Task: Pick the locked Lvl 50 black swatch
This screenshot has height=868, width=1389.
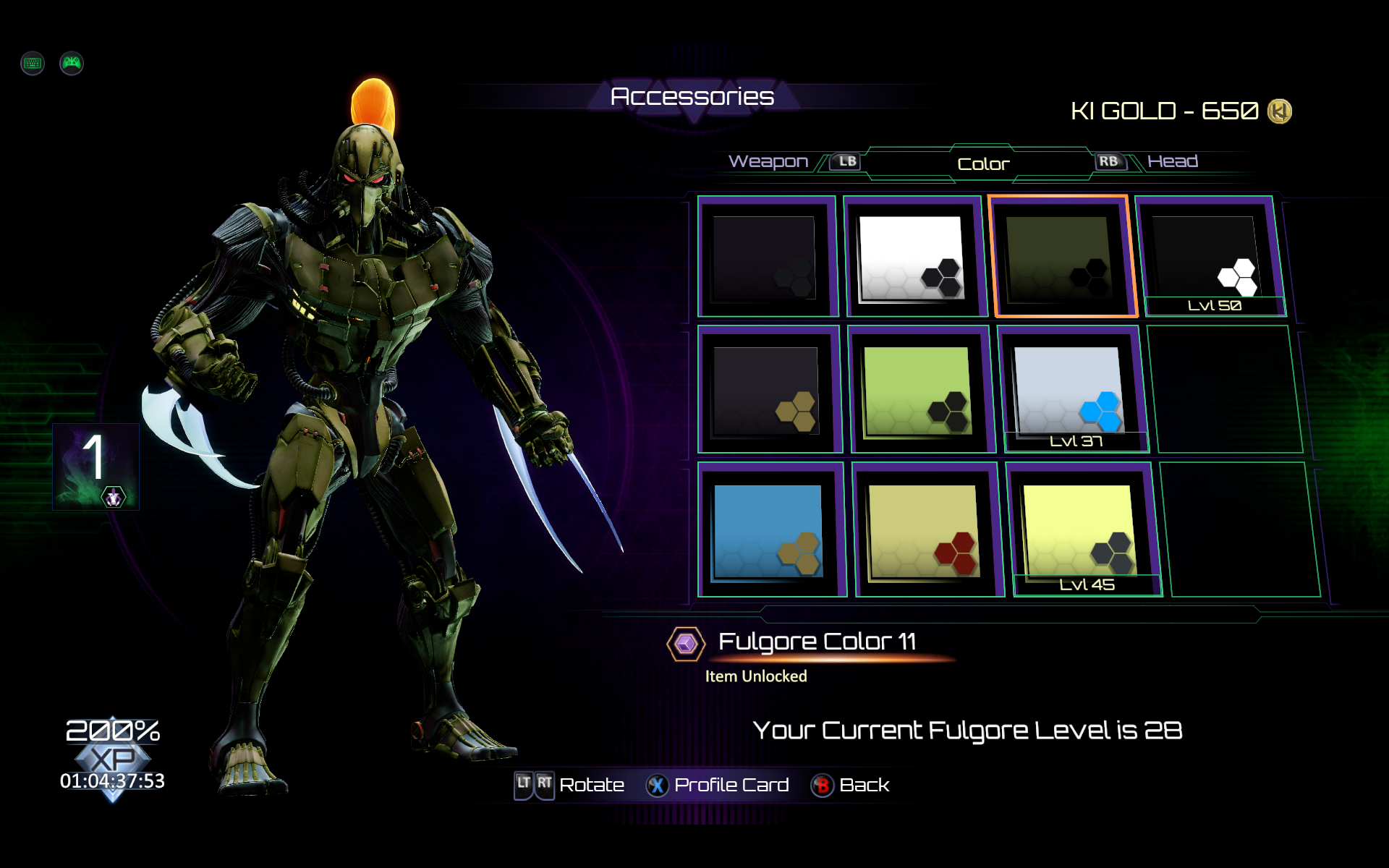Action: coord(1210,258)
